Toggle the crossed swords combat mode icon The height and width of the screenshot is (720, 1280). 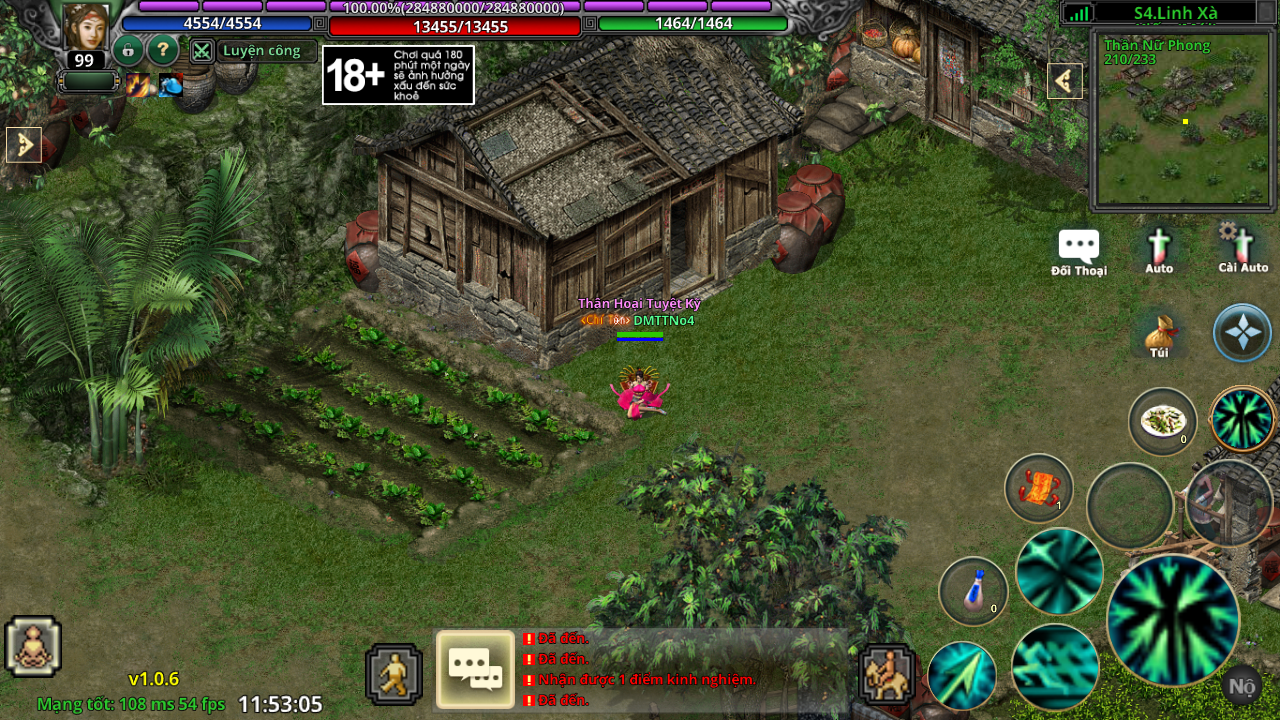(x=202, y=51)
